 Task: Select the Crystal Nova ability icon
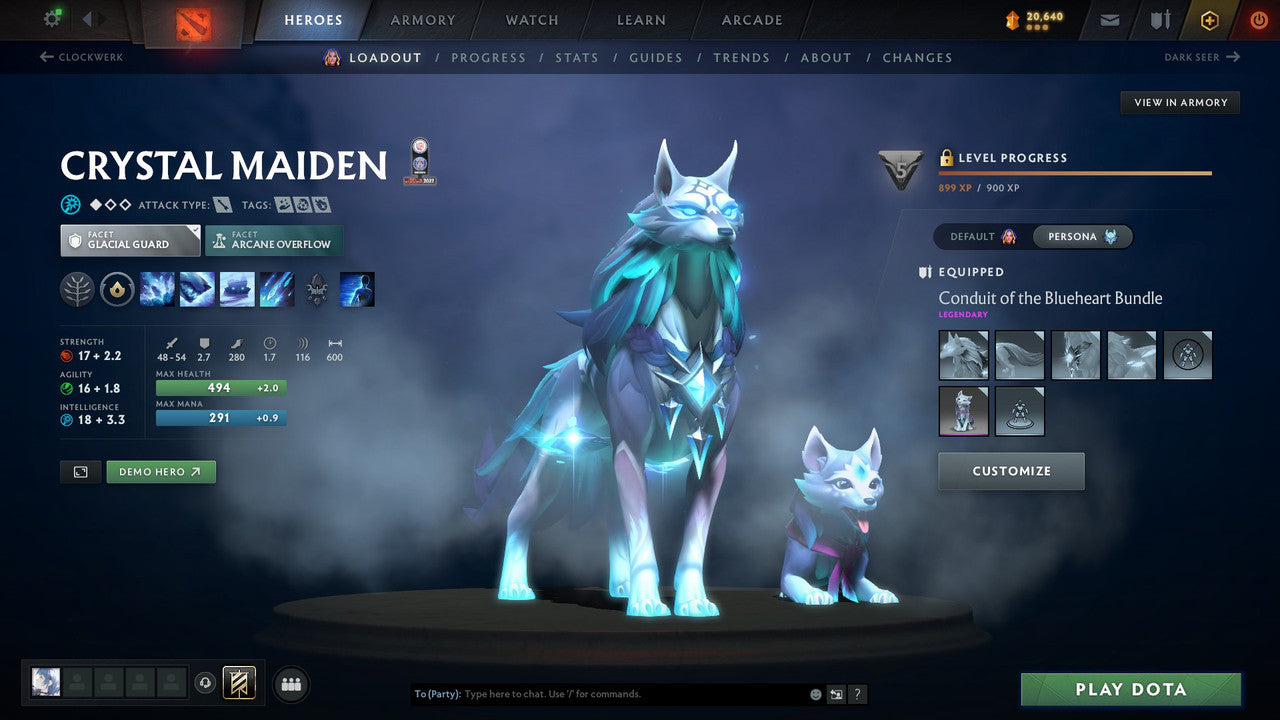tap(157, 289)
